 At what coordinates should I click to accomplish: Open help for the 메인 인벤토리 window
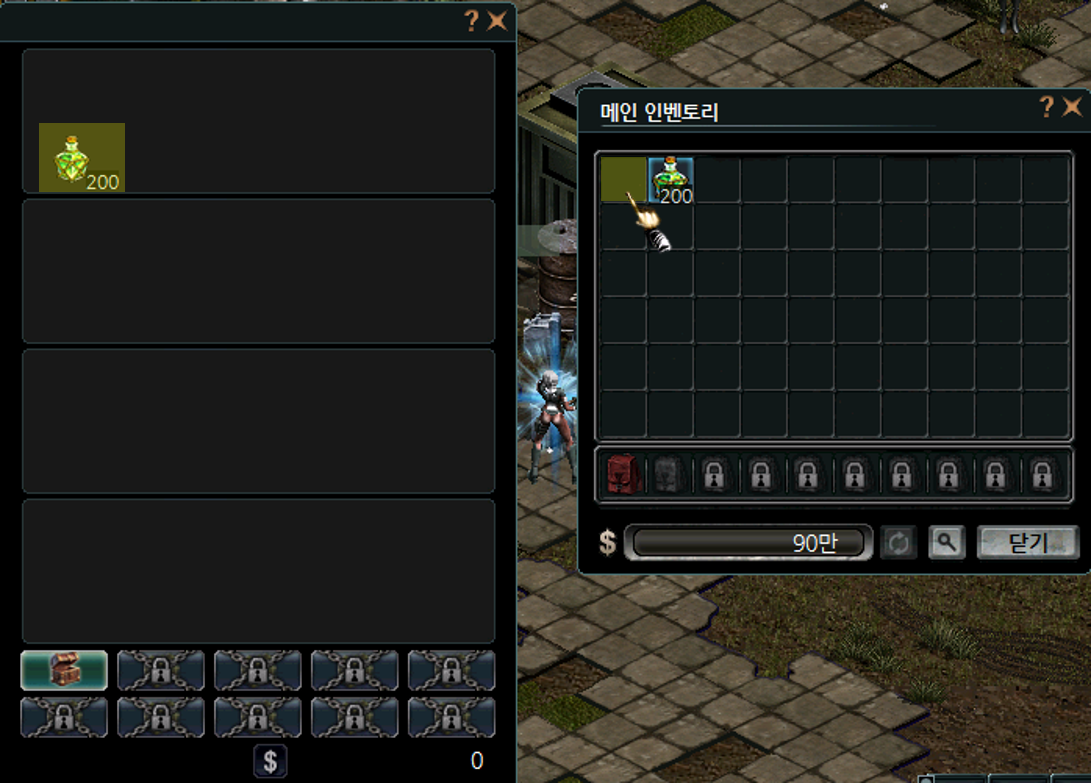point(1046,107)
